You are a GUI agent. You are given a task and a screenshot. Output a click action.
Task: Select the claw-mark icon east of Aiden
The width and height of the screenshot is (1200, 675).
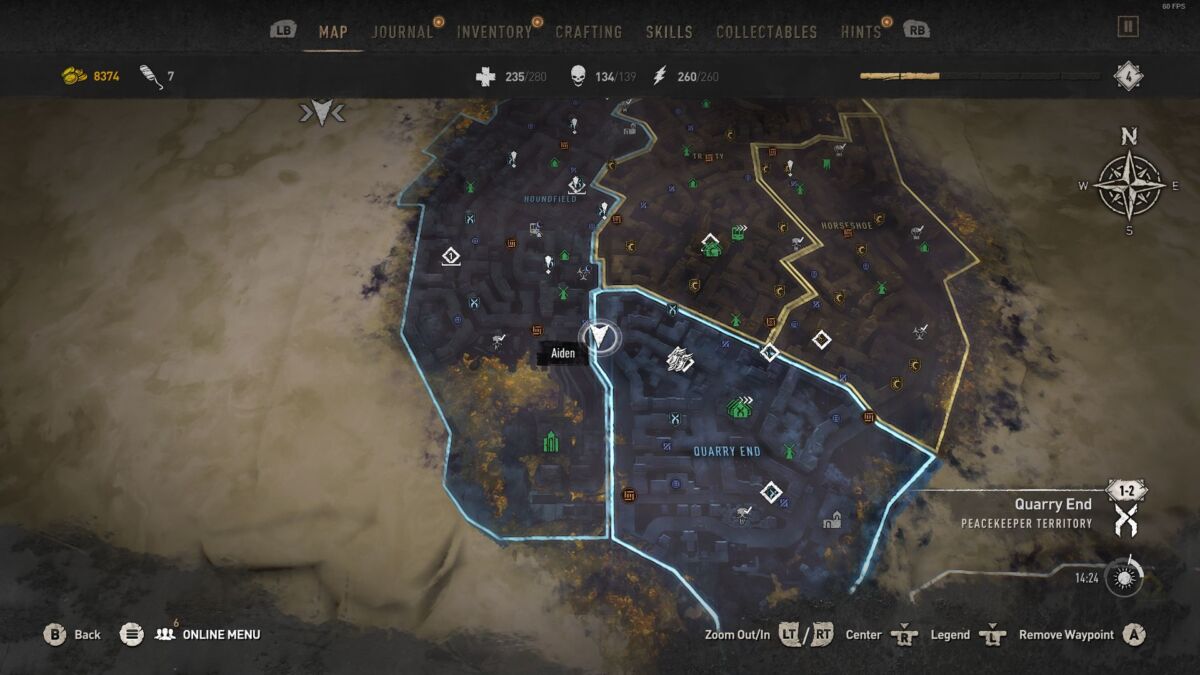[680, 359]
